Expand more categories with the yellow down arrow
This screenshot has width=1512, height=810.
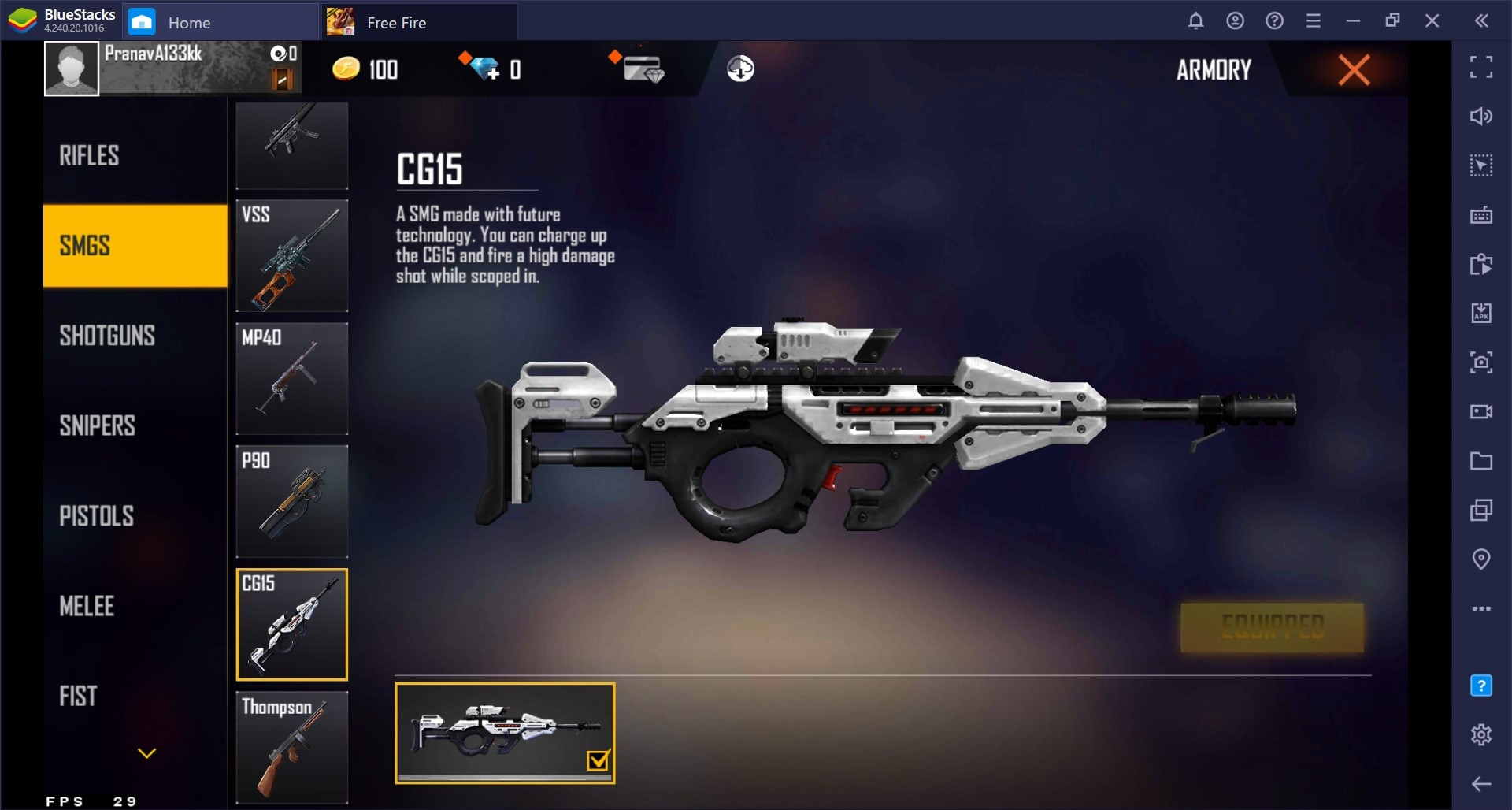146,753
